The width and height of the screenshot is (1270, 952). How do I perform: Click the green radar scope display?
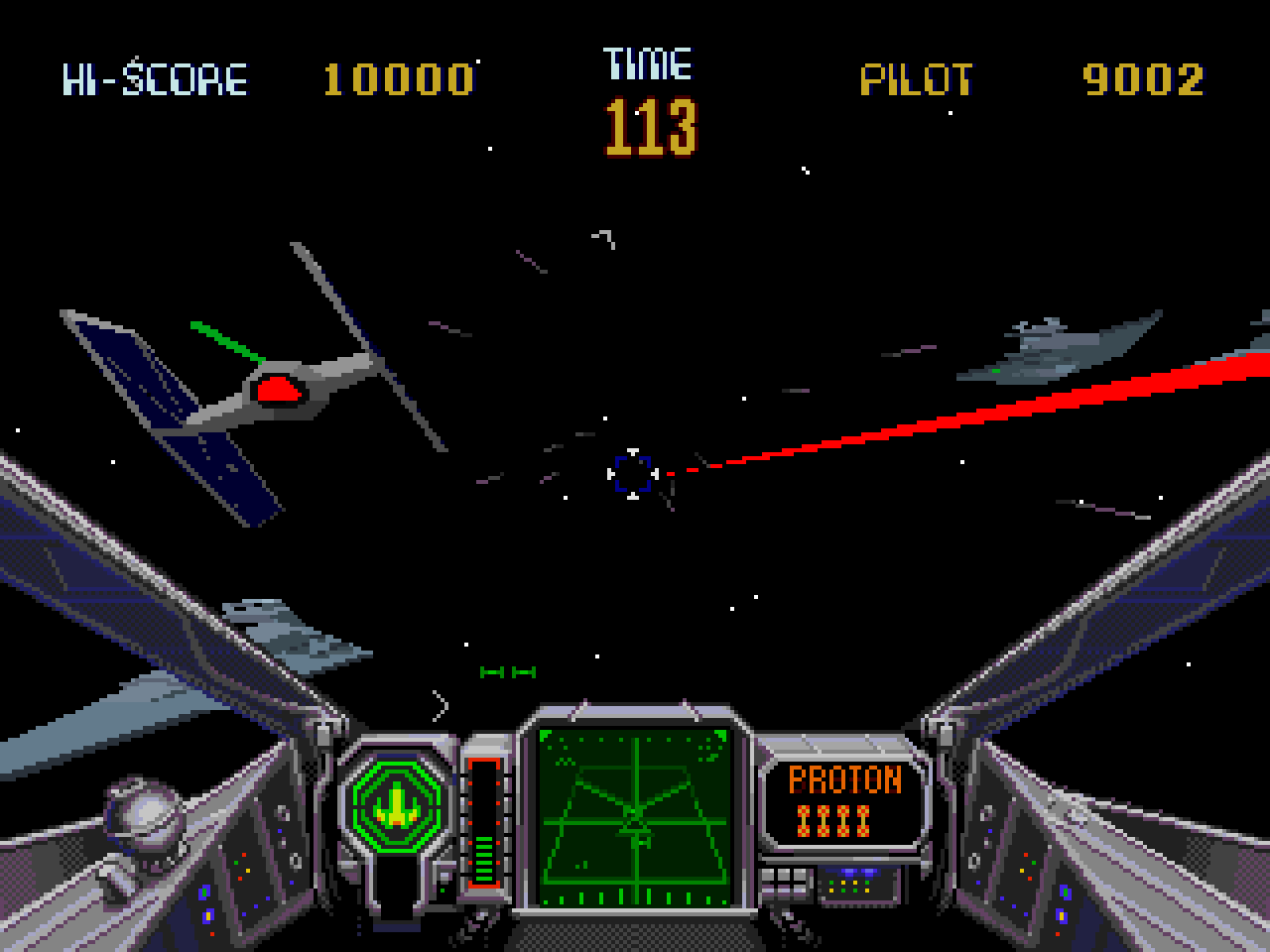(x=635, y=817)
